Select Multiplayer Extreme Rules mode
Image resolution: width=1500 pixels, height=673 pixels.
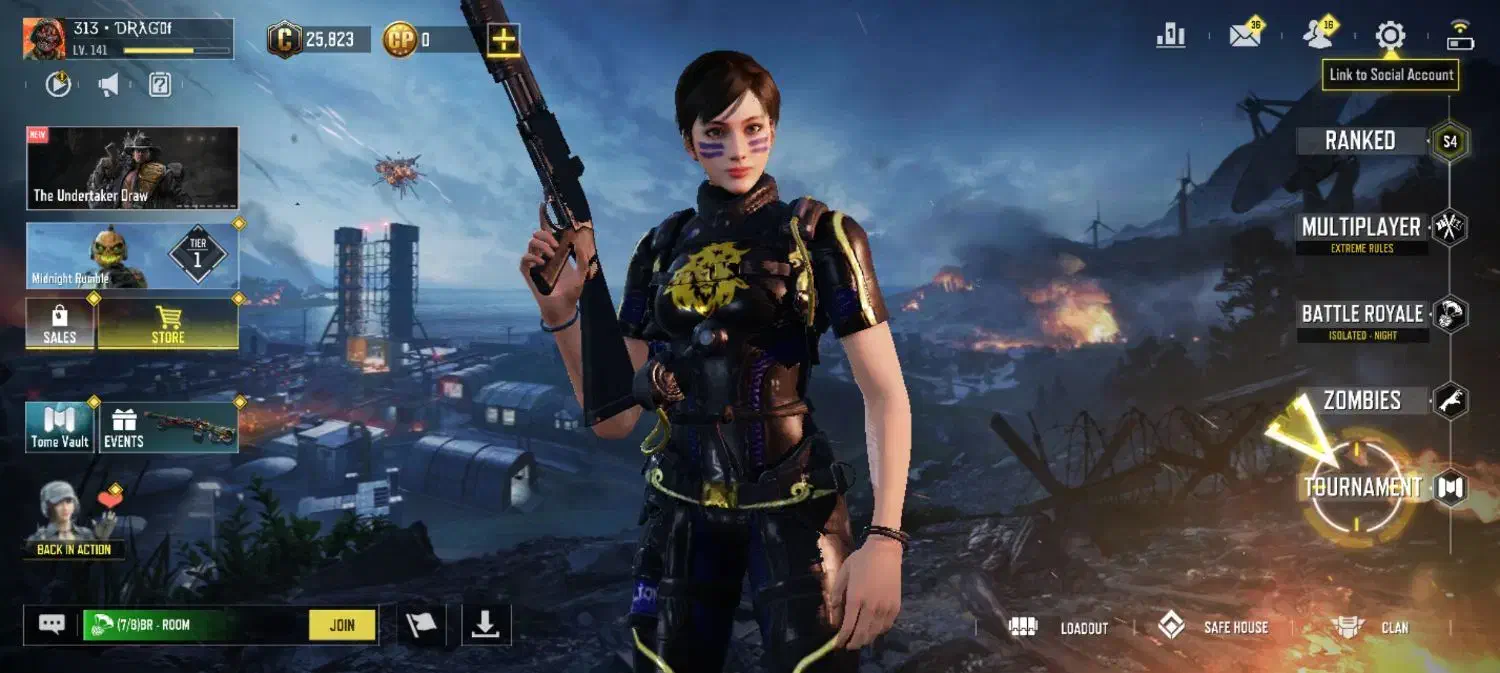coord(1361,228)
